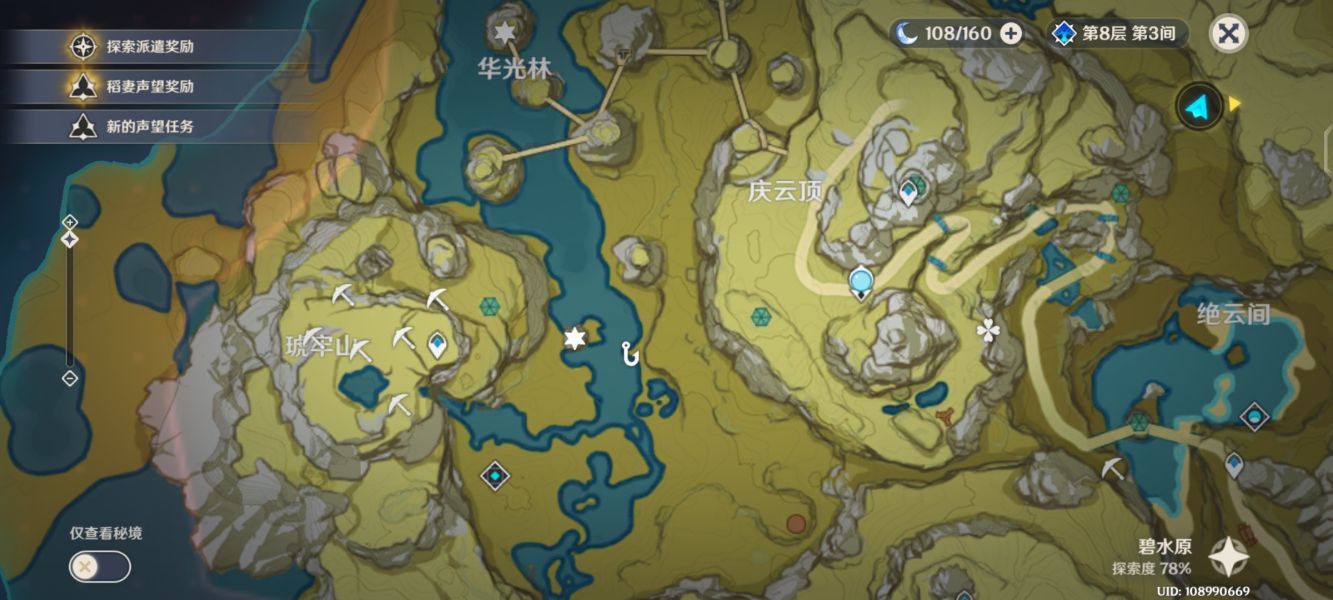This screenshot has width=1333, height=600.
Task: Select the domain marker south of 琥牢山
Action: (x=495, y=476)
